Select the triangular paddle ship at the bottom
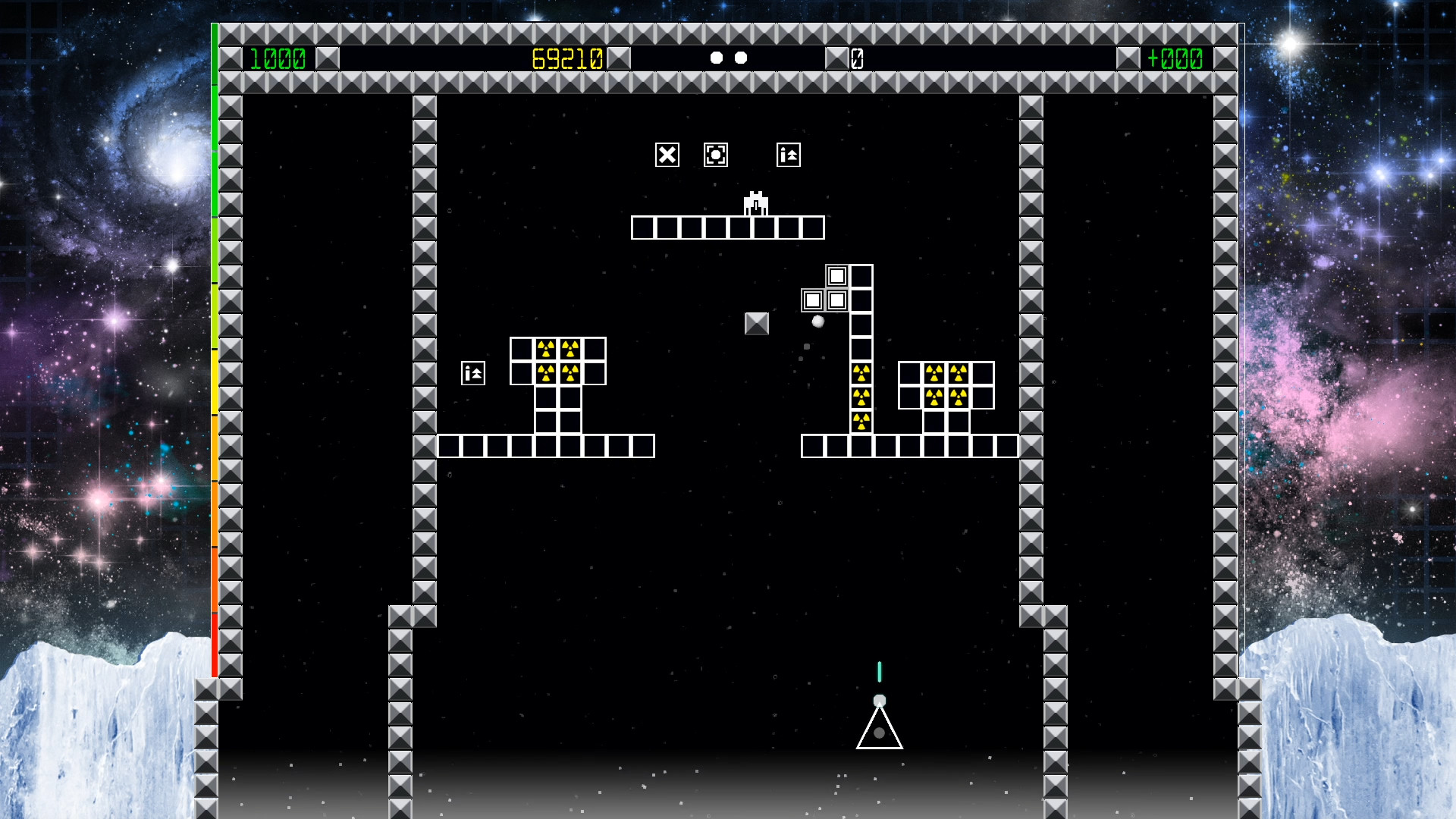Screen dimensions: 1456x819 pyautogui.click(x=880, y=732)
